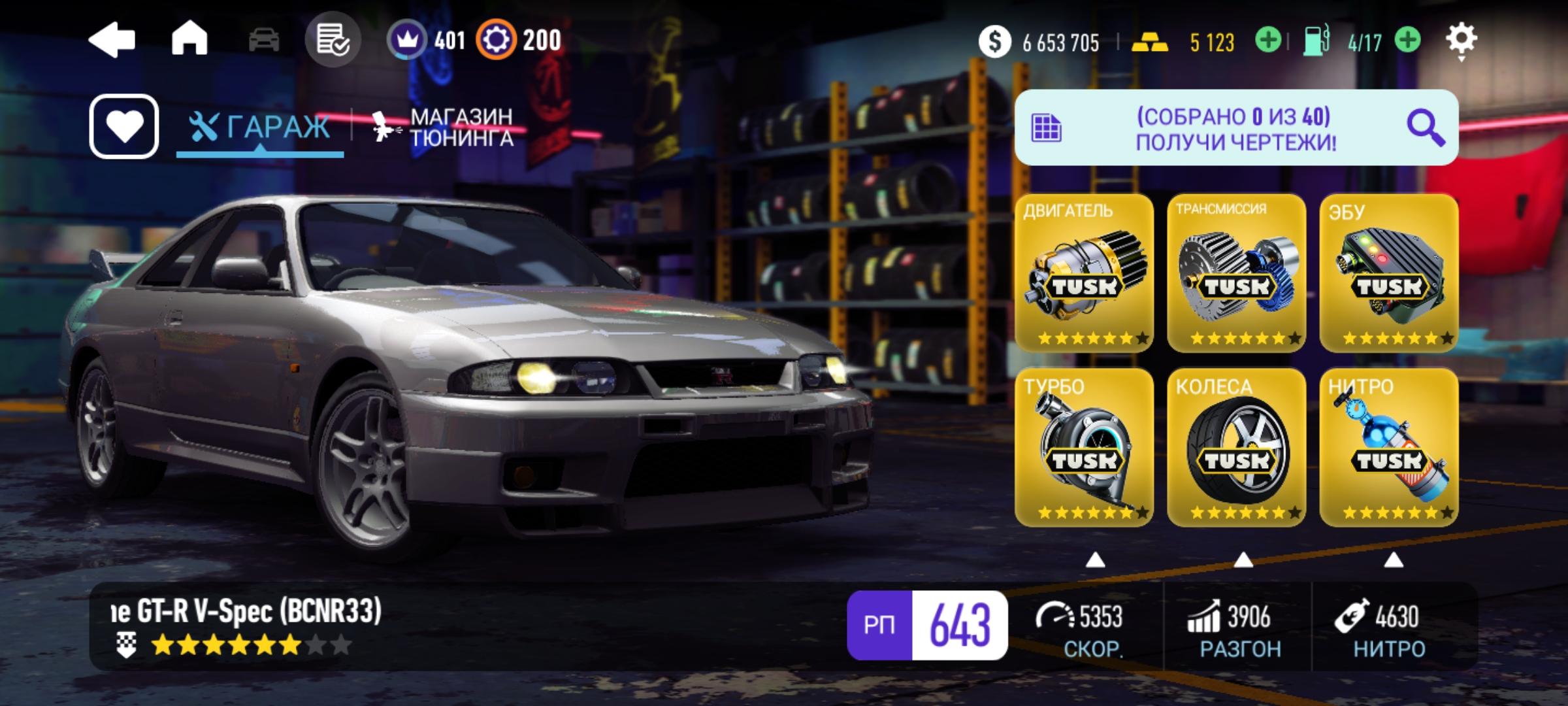Go back with the arrow button
This screenshot has height=706, width=1568.
[x=112, y=41]
